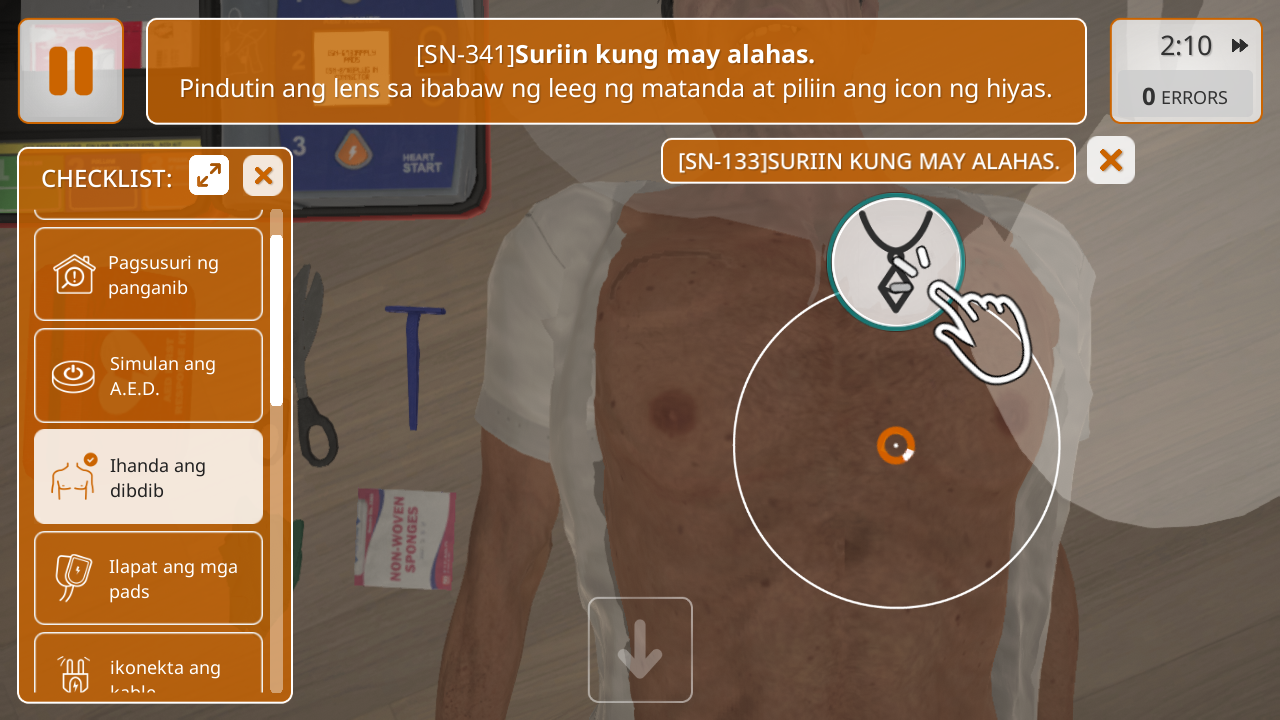Click the checklist scrollbar
The image size is (1280, 720).
coord(276,320)
